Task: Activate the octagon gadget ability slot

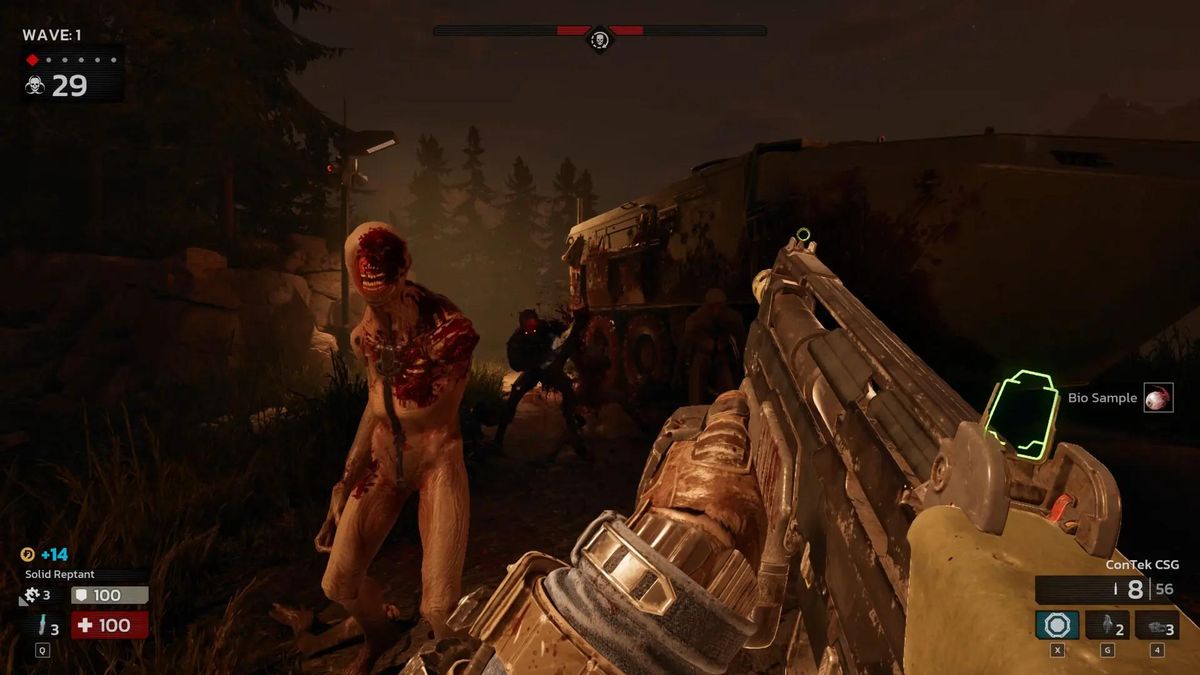Action: coord(1057,625)
